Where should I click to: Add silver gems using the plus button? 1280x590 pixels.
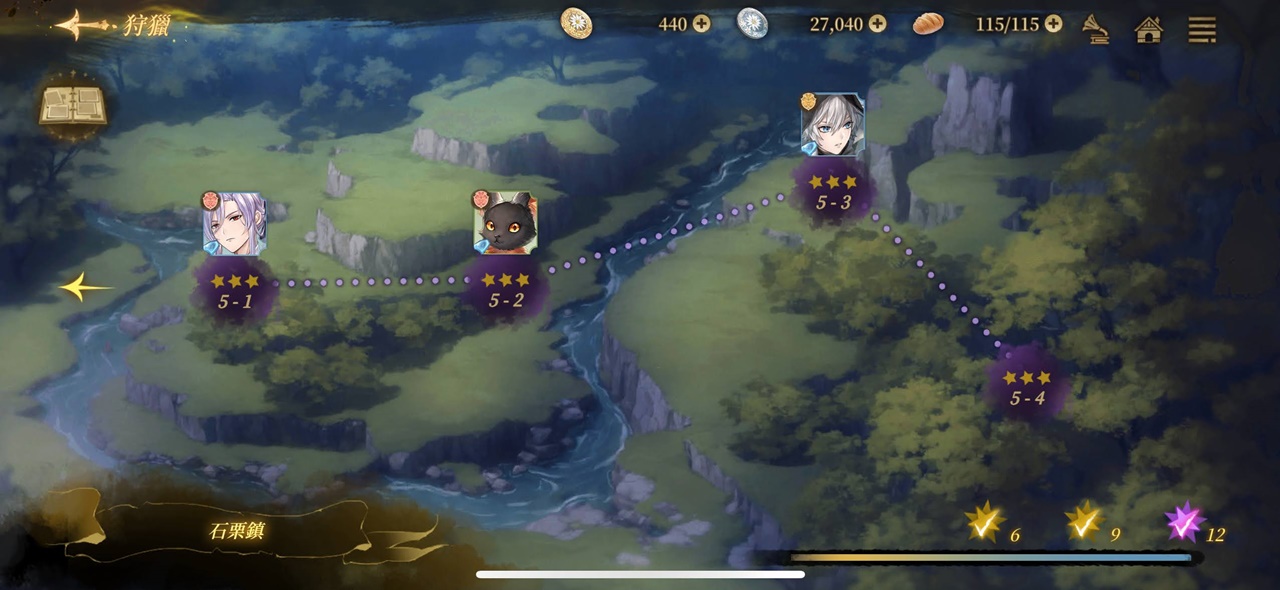coord(877,24)
